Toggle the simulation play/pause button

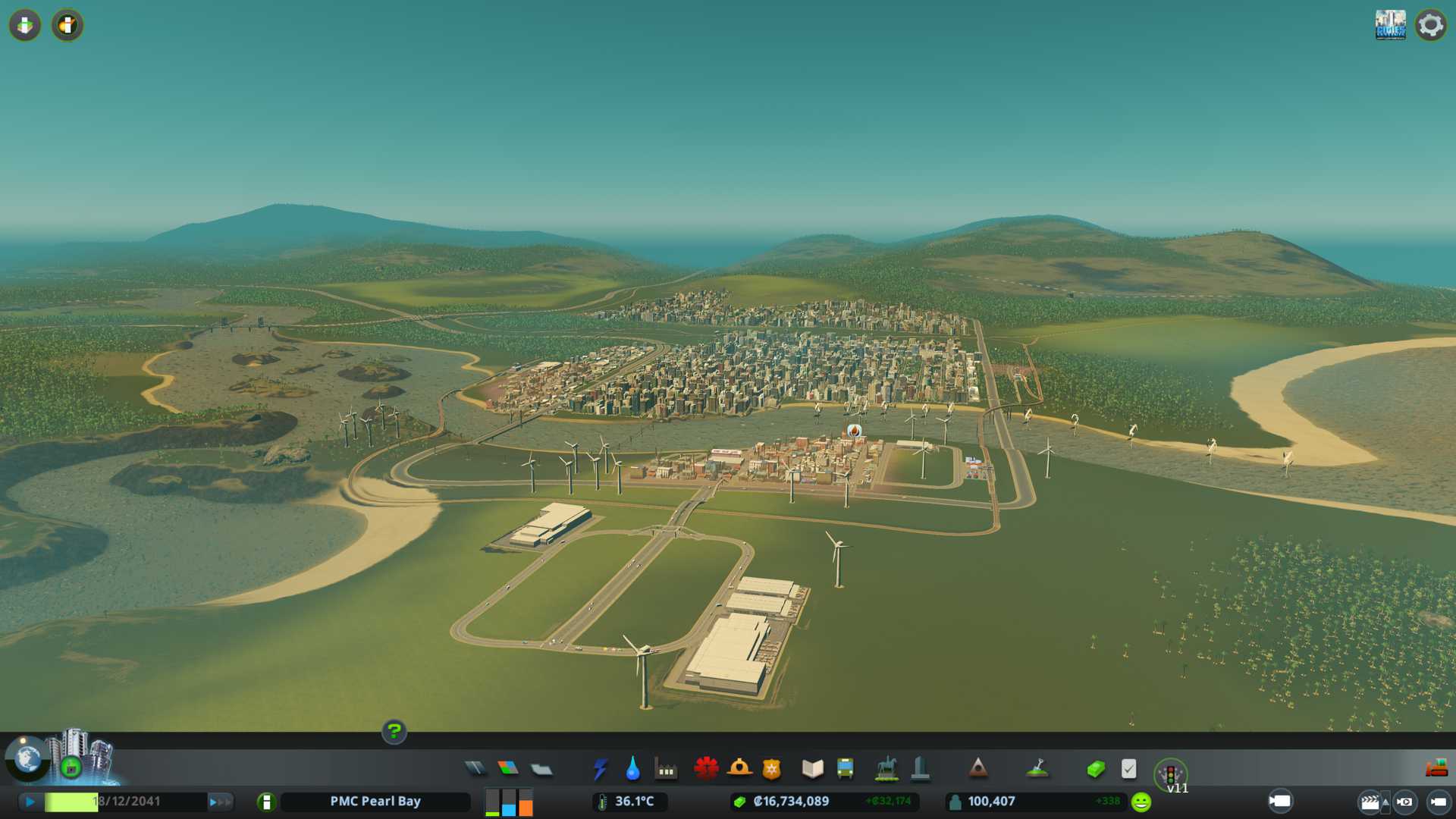point(30,802)
